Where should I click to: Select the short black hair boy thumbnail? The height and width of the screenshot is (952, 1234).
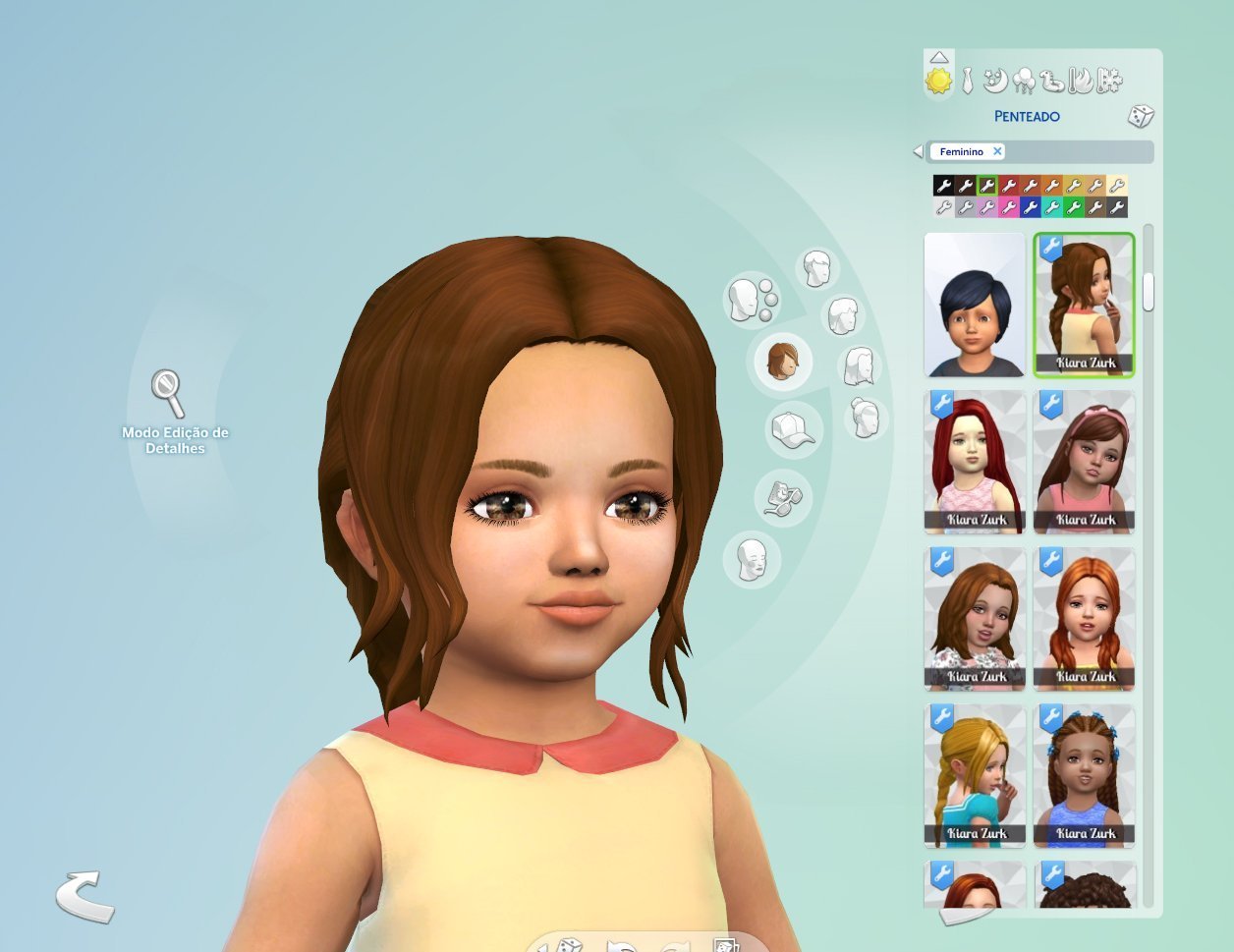click(974, 306)
